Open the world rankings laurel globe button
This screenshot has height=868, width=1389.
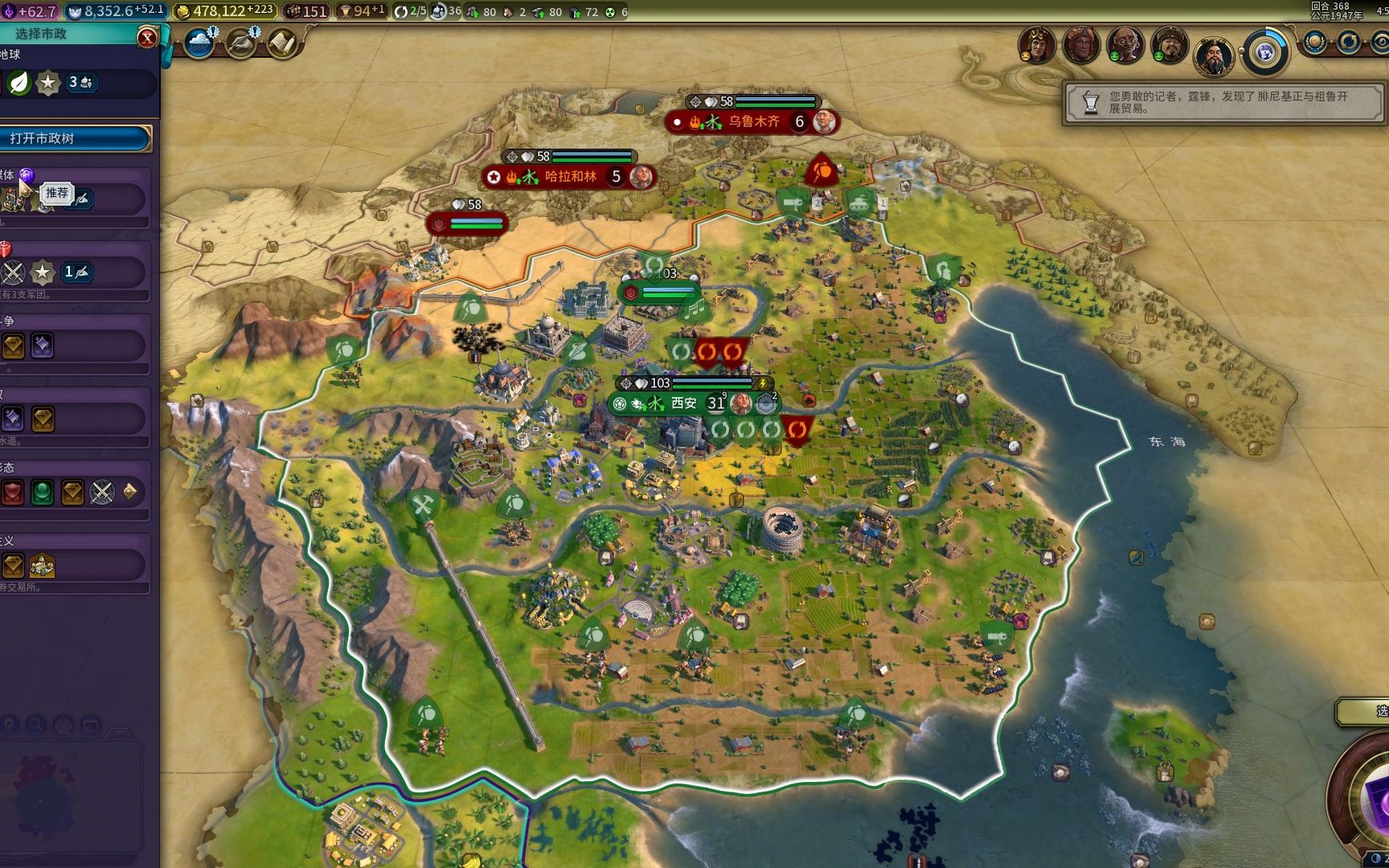pyautogui.click(x=1315, y=42)
